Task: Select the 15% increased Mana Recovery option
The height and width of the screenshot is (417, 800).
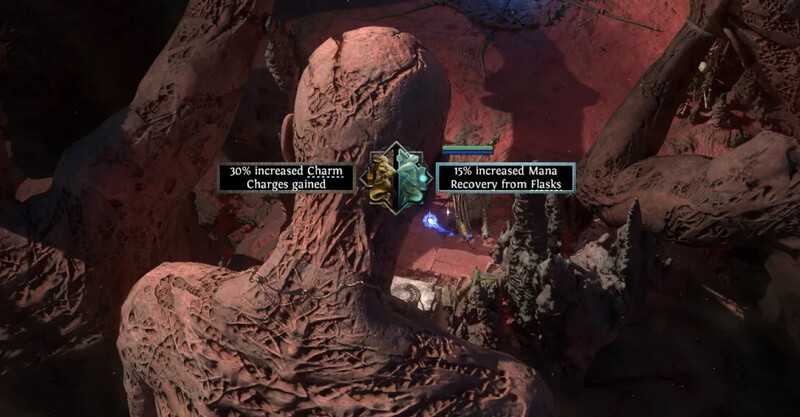Action: [x=505, y=177]
